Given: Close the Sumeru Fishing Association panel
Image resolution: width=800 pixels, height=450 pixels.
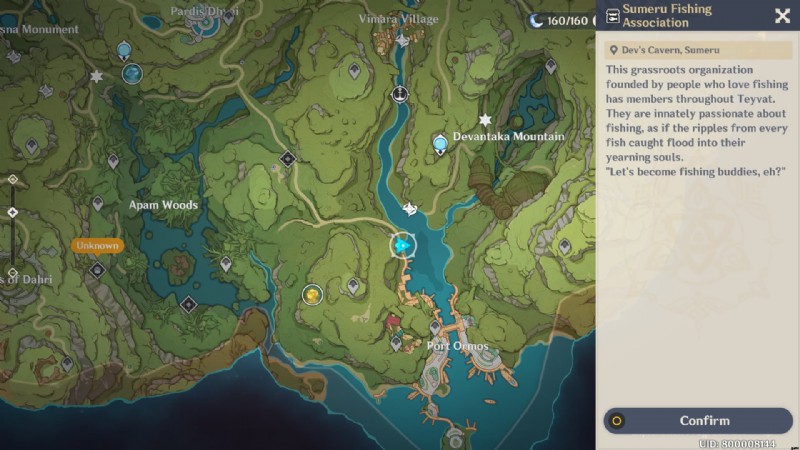Looking at the screenshot, I should (x=782, y=15).
